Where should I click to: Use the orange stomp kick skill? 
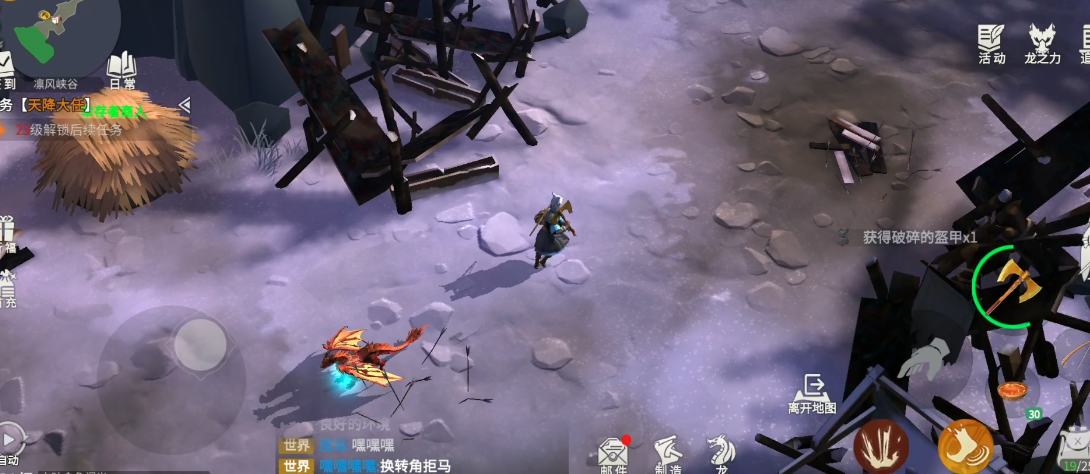coord(965,446)
